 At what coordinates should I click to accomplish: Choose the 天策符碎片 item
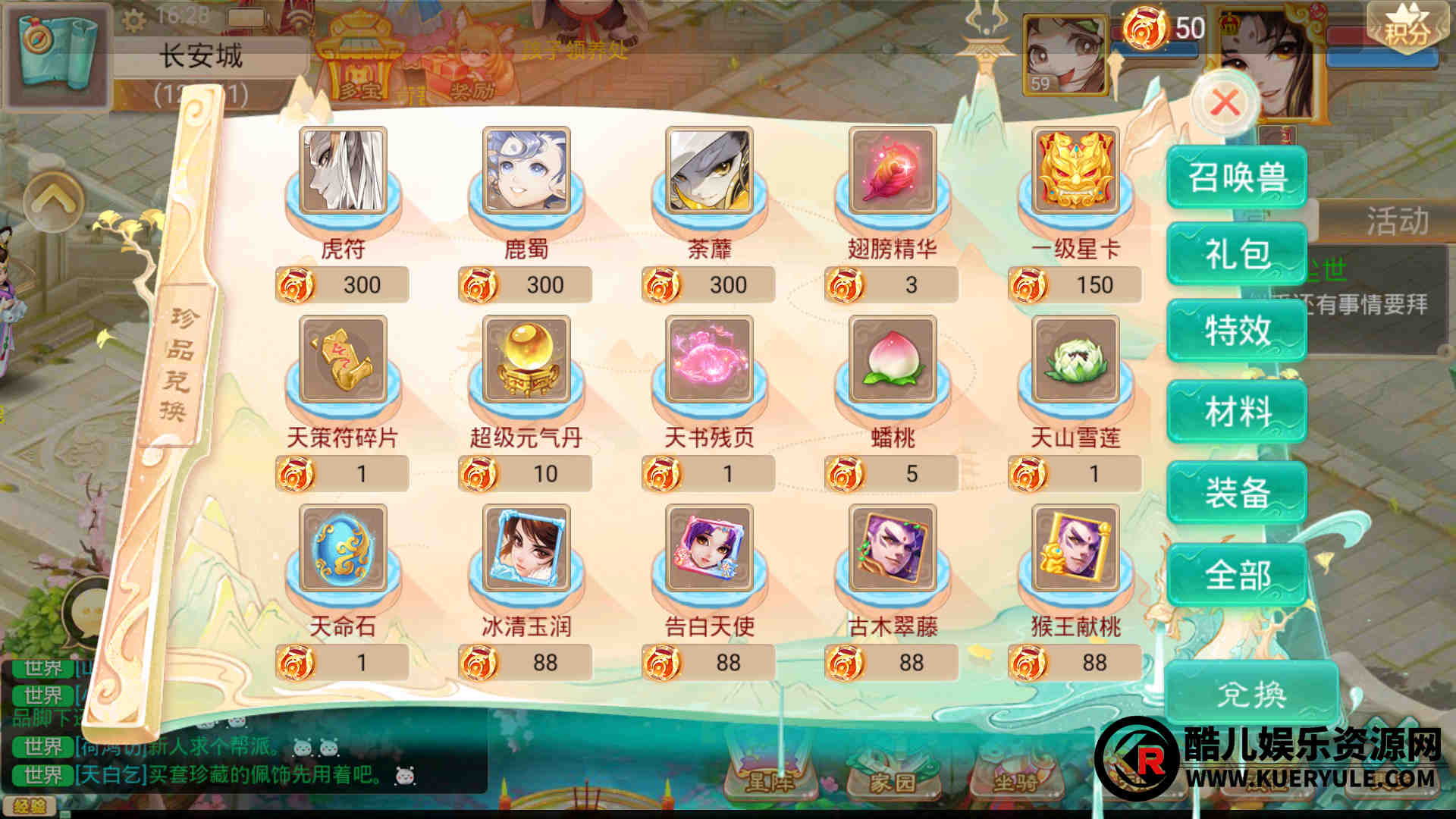(343, 359)
